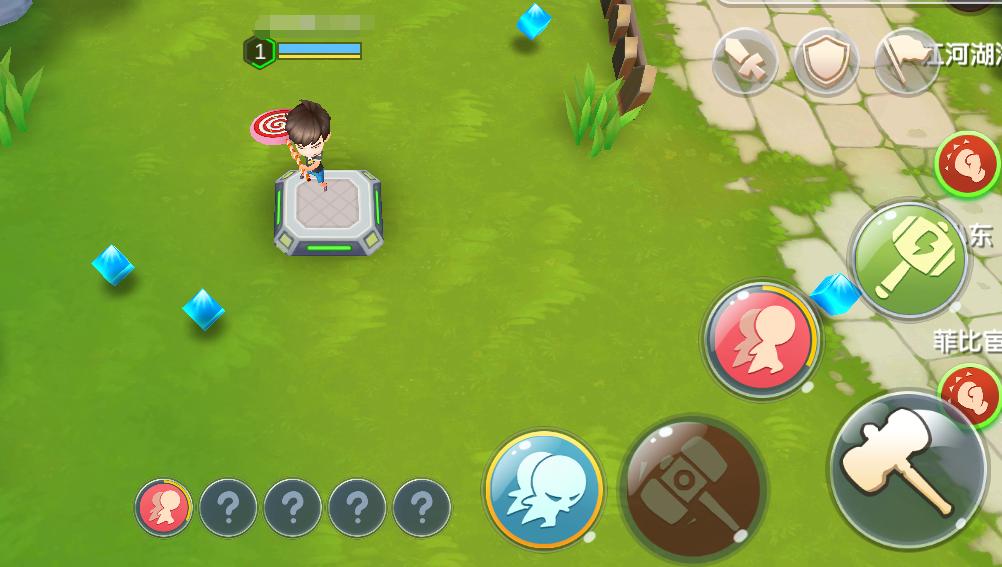Select the sword signal icon
Screen dimensions: 1002x567
(x=745, y=62)
